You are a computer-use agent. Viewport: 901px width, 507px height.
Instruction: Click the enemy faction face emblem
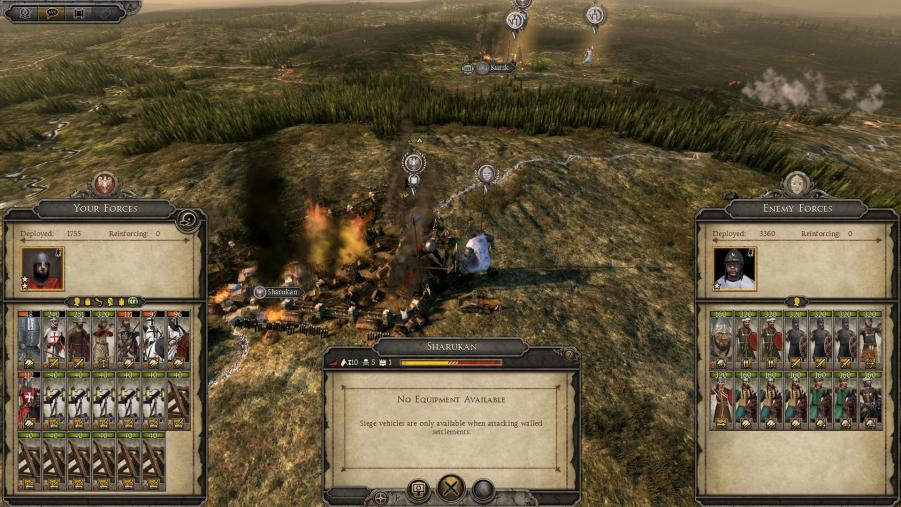click(796, 185)
